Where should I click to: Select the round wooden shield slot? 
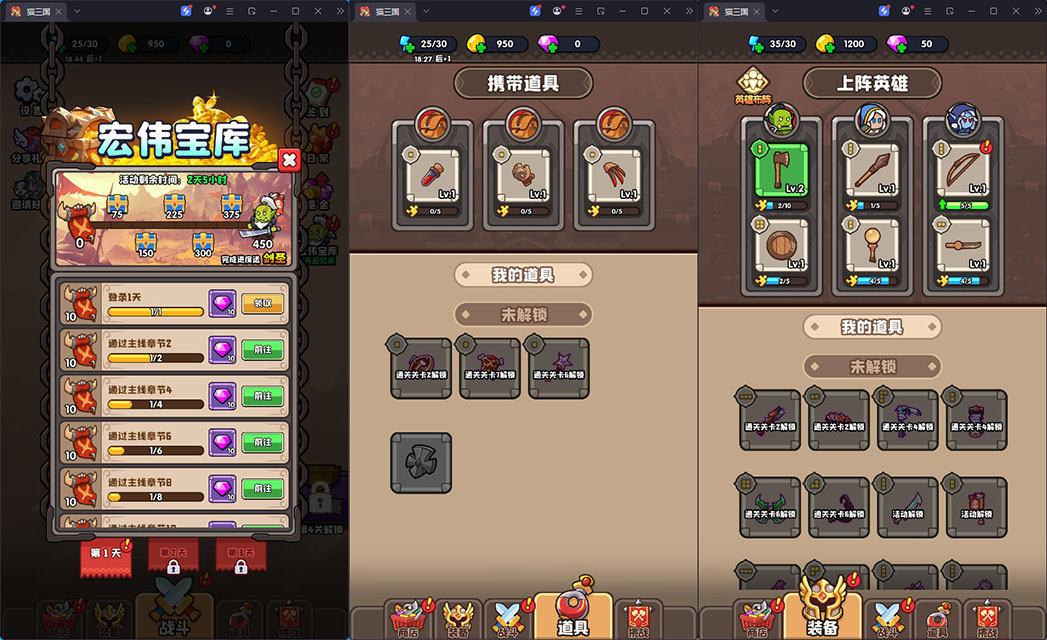pos(781,246)
